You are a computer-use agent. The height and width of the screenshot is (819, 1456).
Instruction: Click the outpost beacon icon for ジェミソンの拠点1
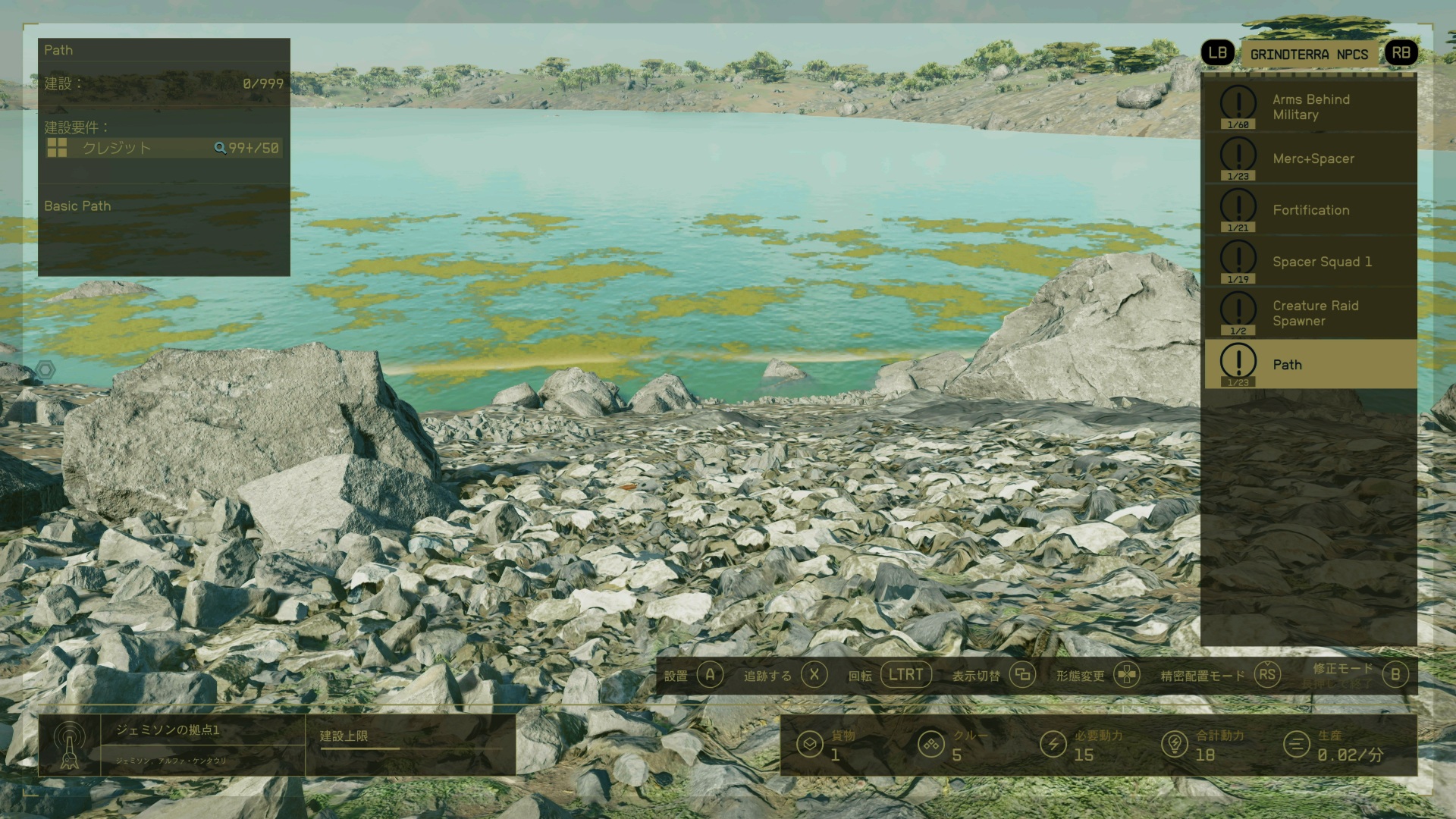pos(69,745)
